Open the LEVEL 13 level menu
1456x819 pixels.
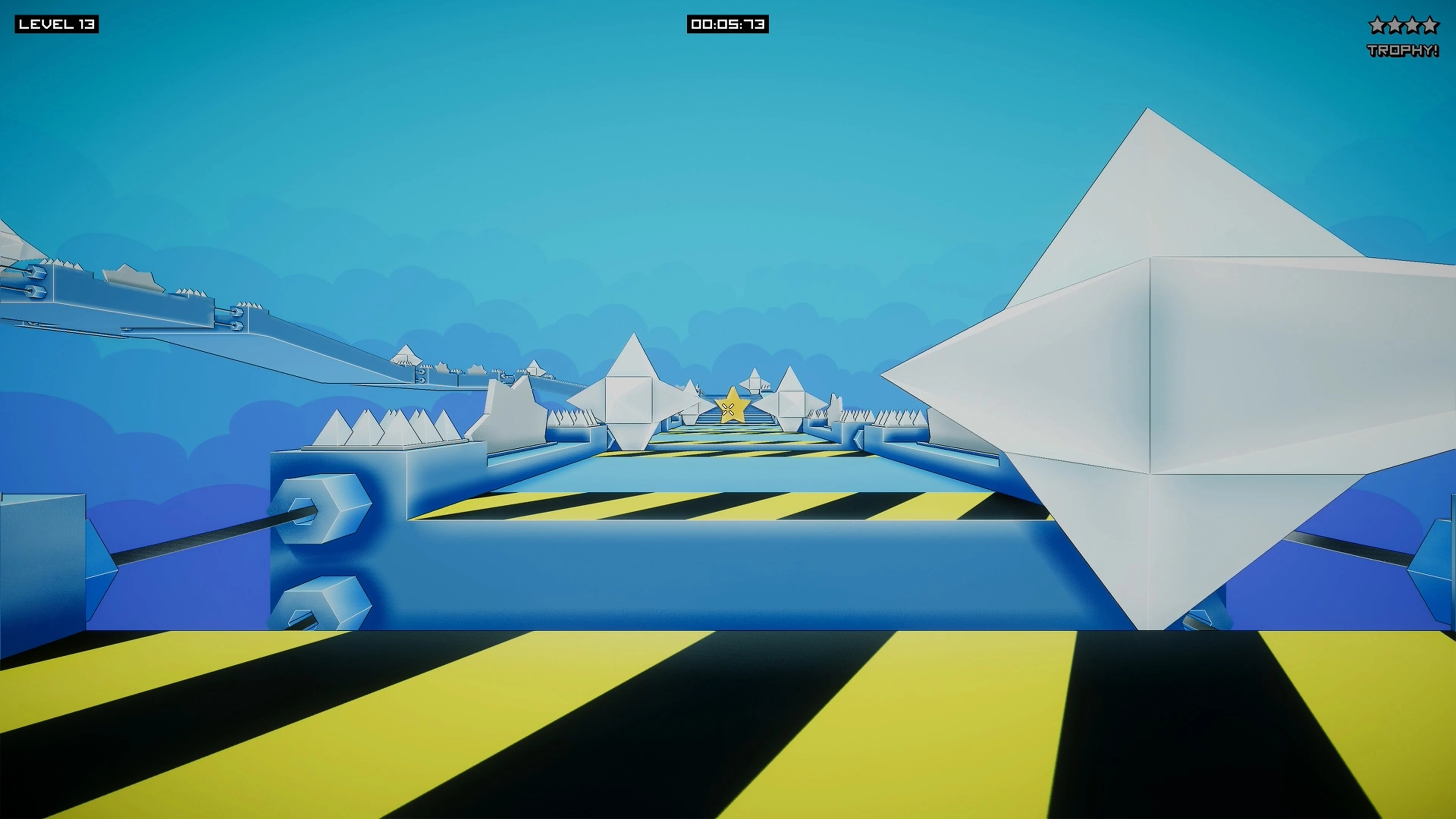pos(56,24)
